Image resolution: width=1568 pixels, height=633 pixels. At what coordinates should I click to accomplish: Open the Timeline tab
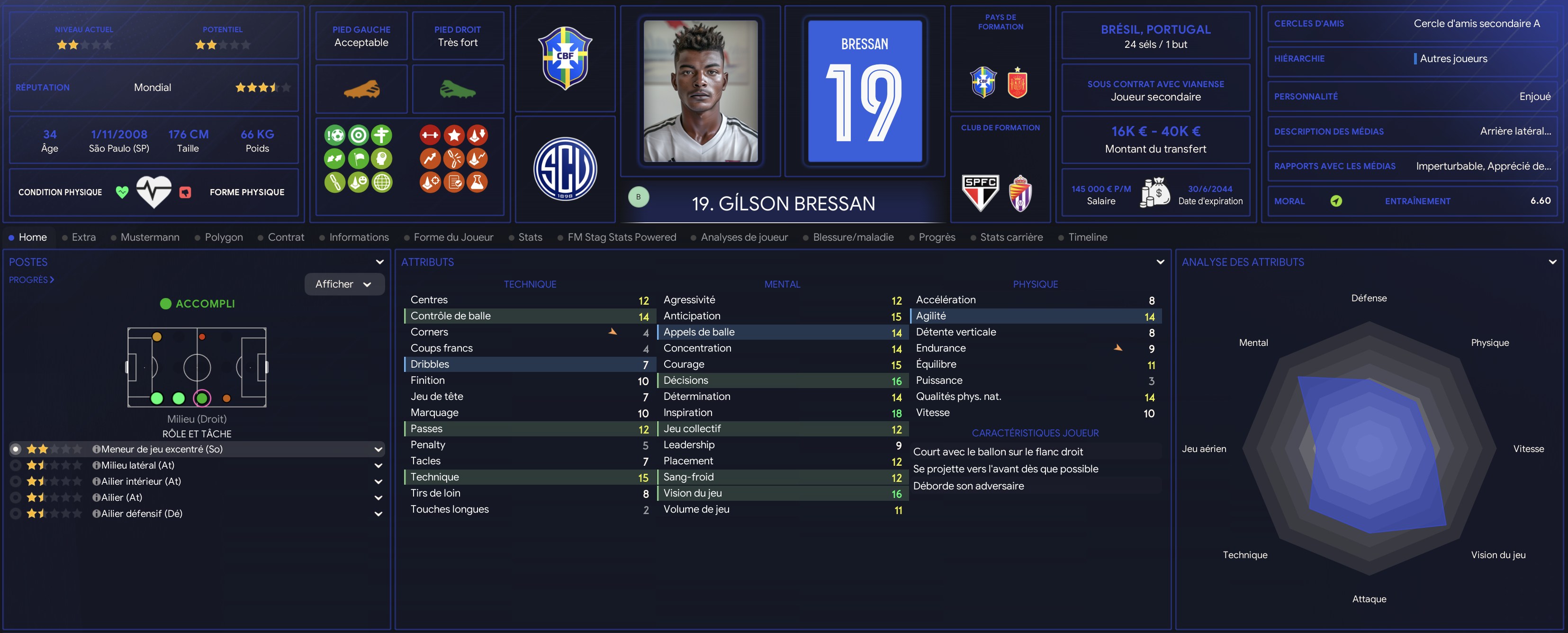tap(1087, 237)
